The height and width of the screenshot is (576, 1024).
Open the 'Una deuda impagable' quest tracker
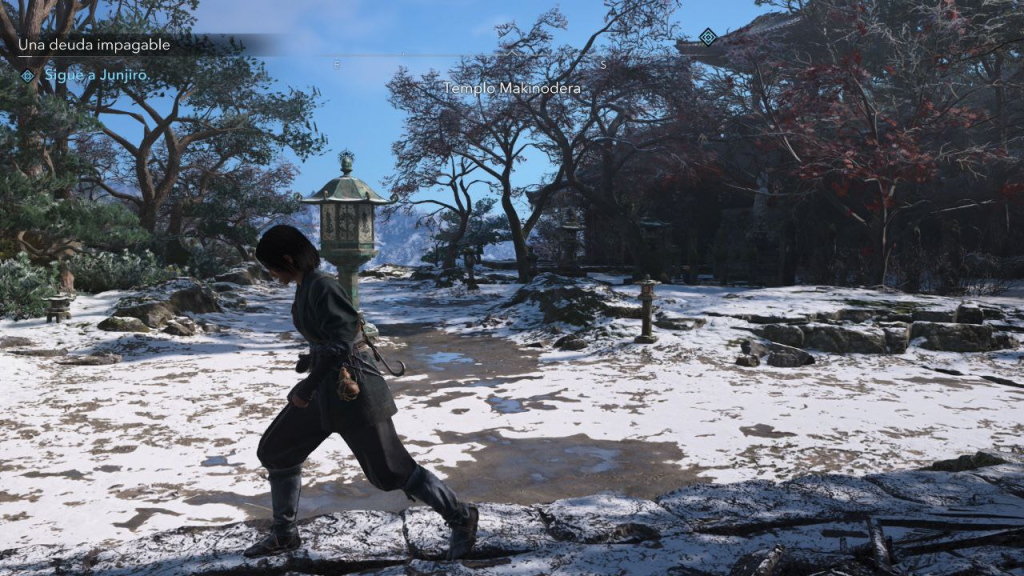point(94,45)
